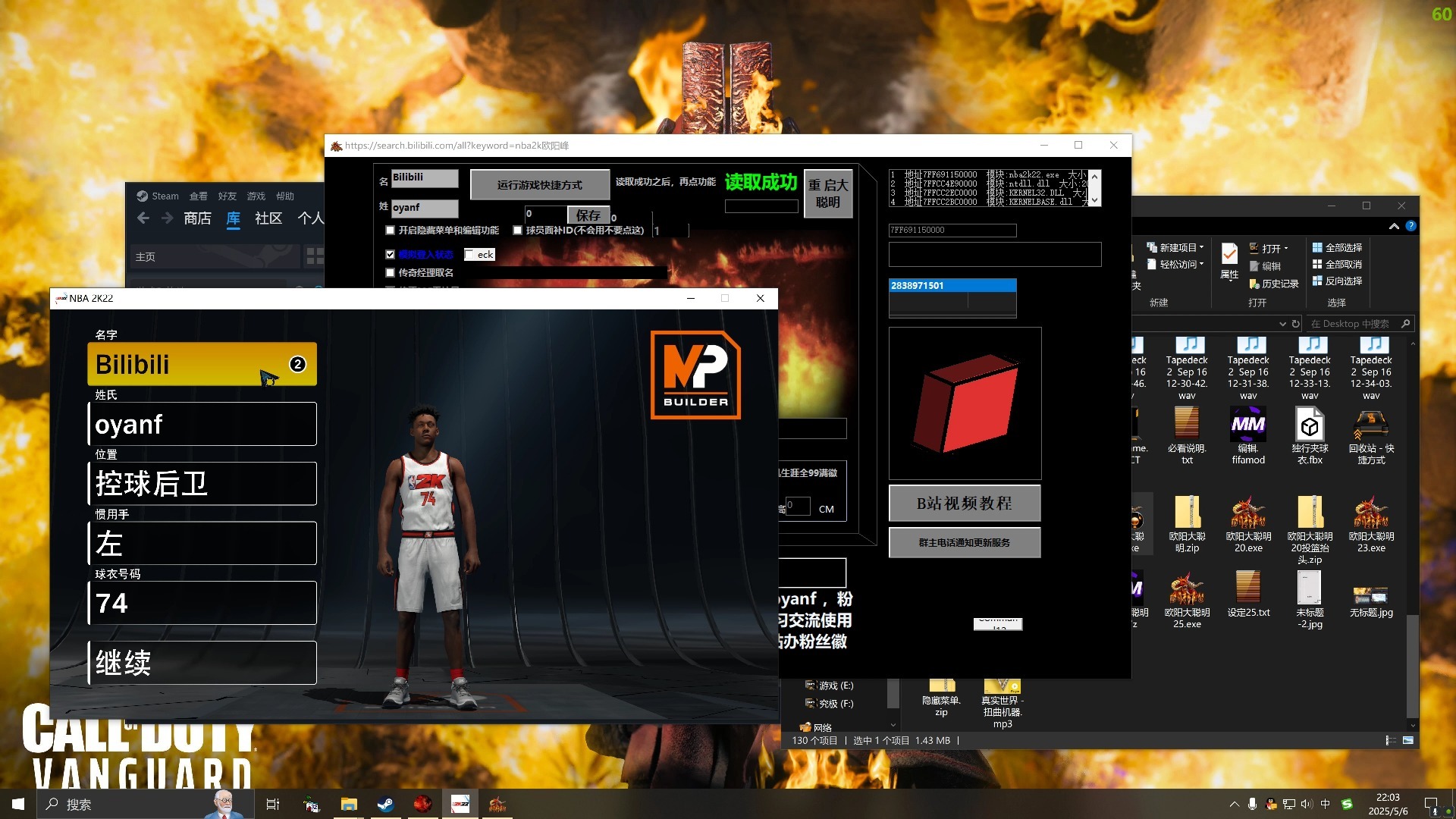Click the 全部选择 (Select All) ribbon icon
Screen dimensions: 1456x819
pos(1338,247)
